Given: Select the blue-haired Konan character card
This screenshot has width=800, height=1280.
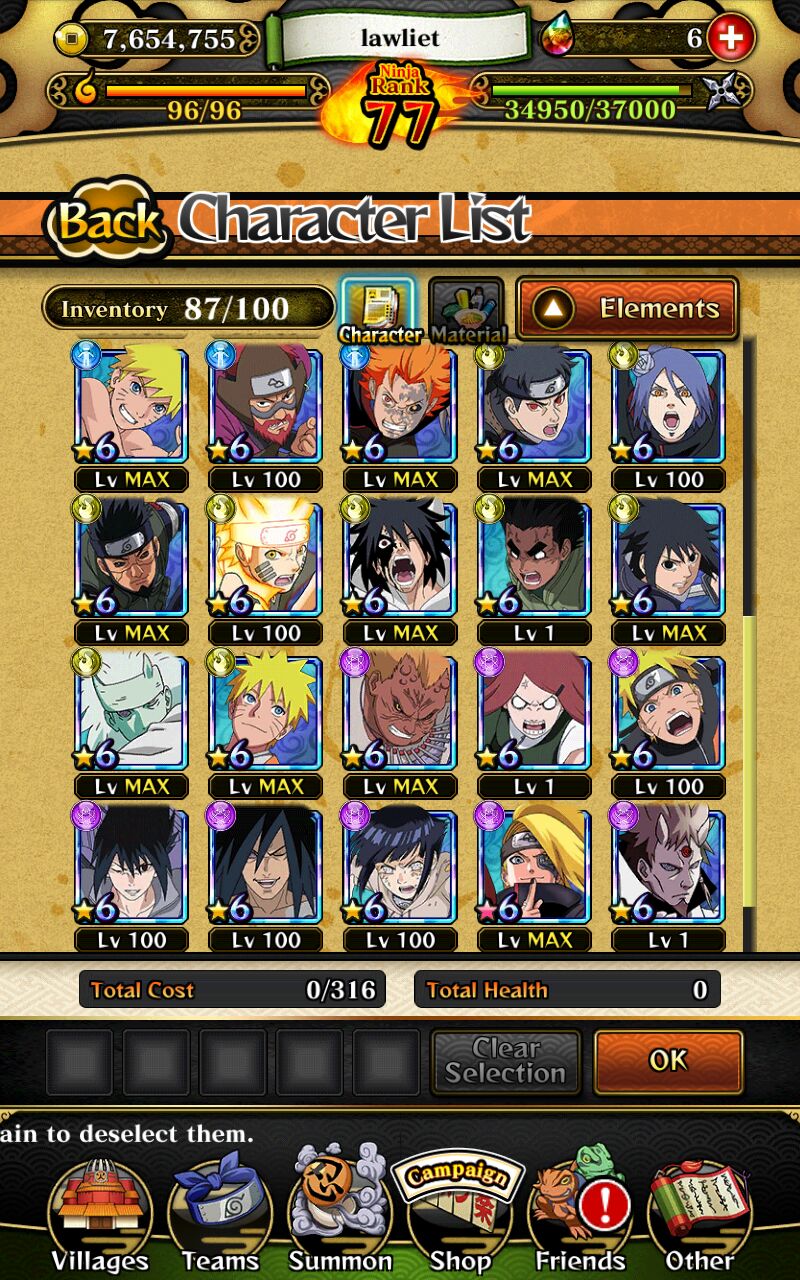Looking at the screenshot, I should coord(668,405).
